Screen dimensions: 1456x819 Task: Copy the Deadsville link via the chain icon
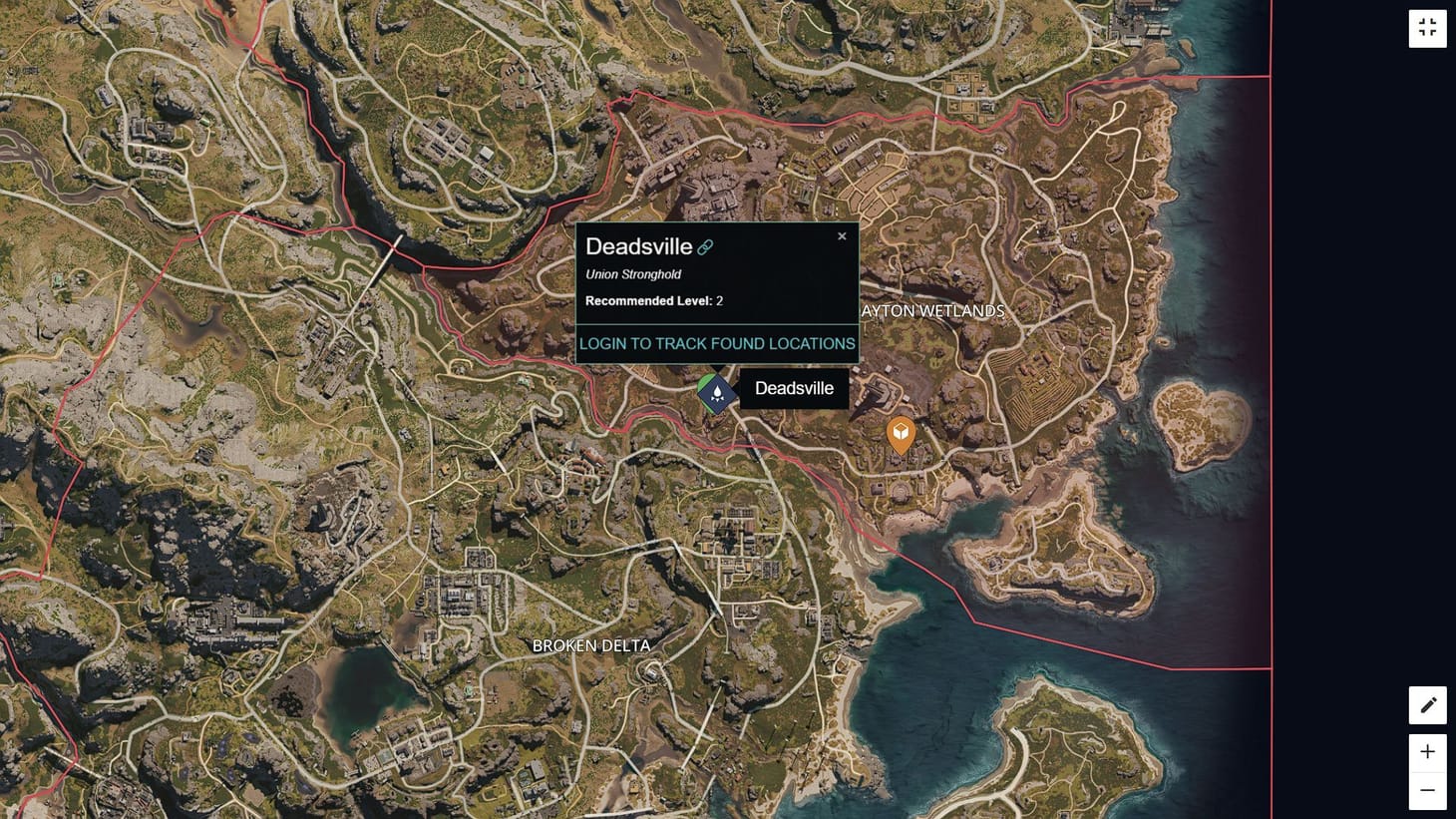click(707, 246)
